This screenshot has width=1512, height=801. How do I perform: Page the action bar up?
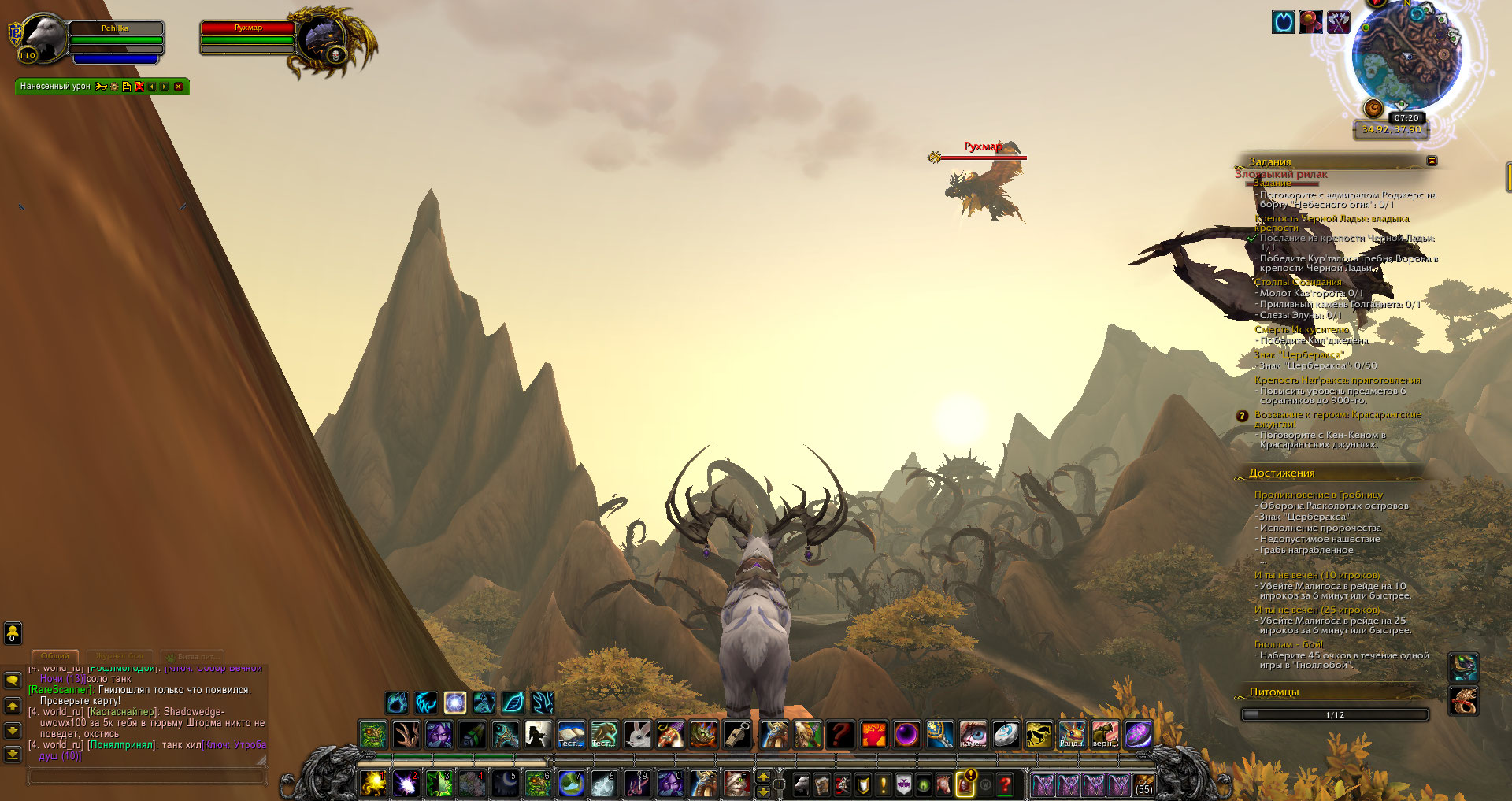[x=762, y=777]
